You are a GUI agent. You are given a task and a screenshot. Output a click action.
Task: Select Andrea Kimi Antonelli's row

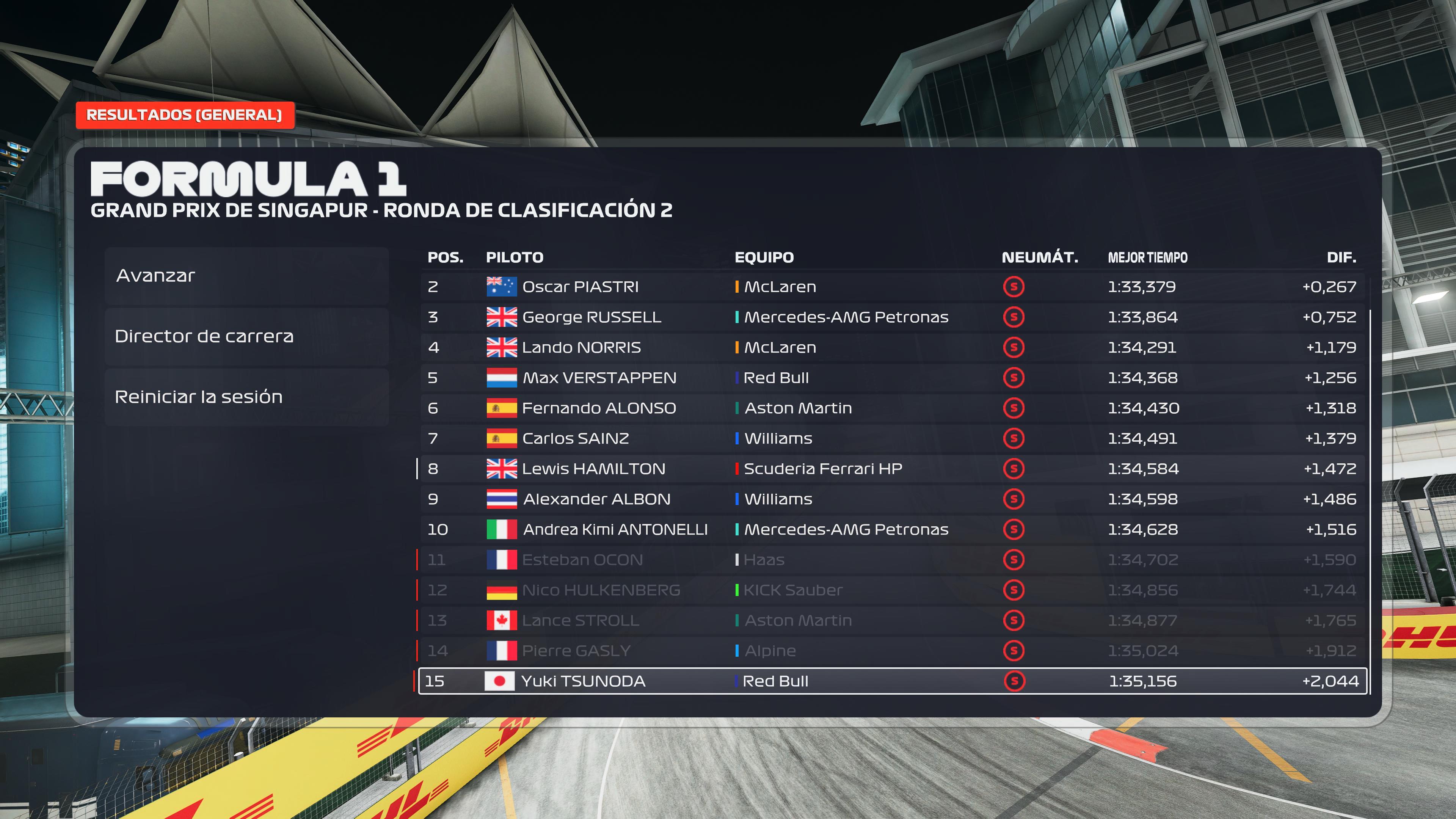(x=892, y=530)
